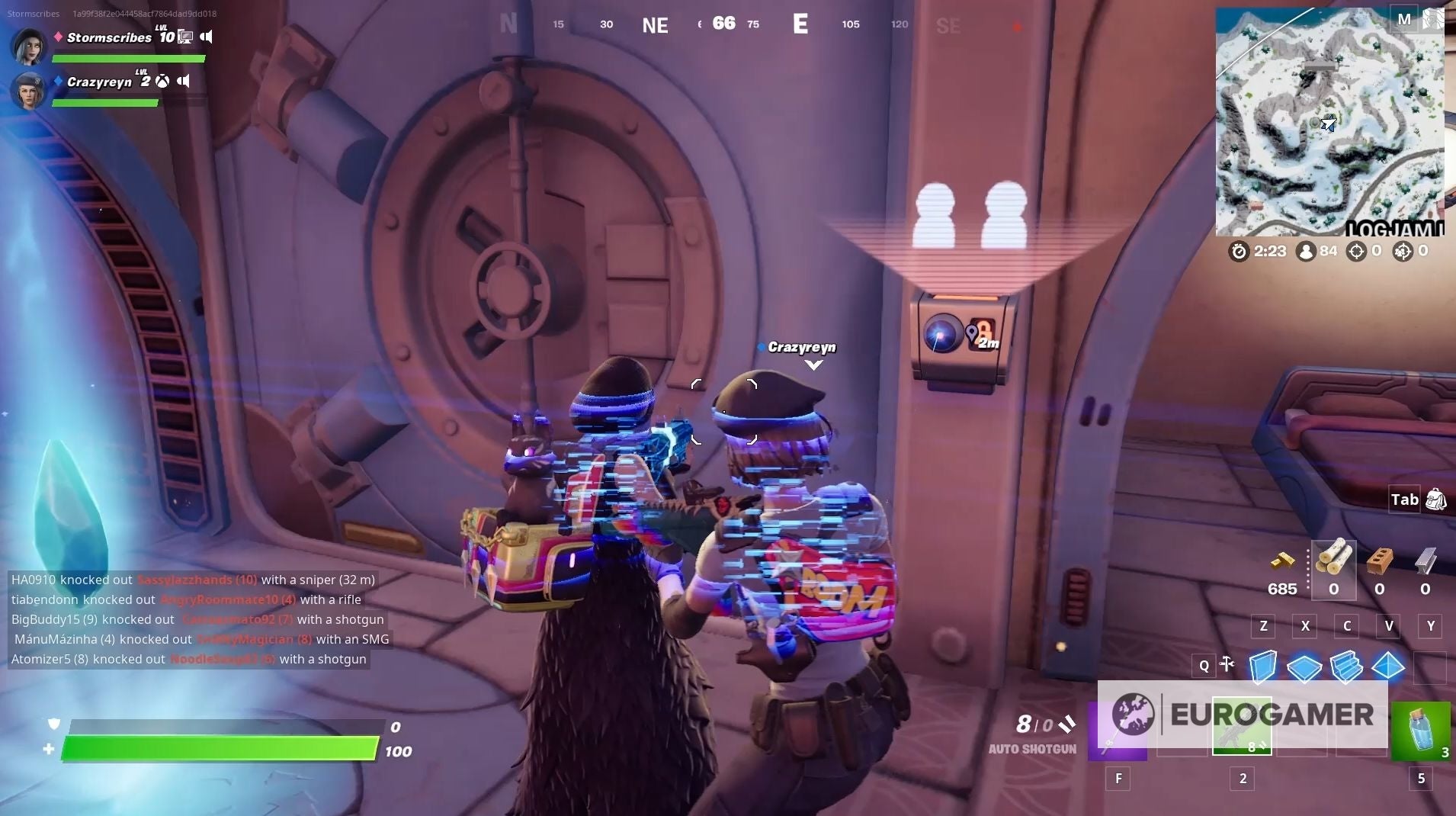The width and height of the screenshot is (1456, 816).
Task: Expand Crazyreyn's player marker chevron
Action: coord(815,366)
